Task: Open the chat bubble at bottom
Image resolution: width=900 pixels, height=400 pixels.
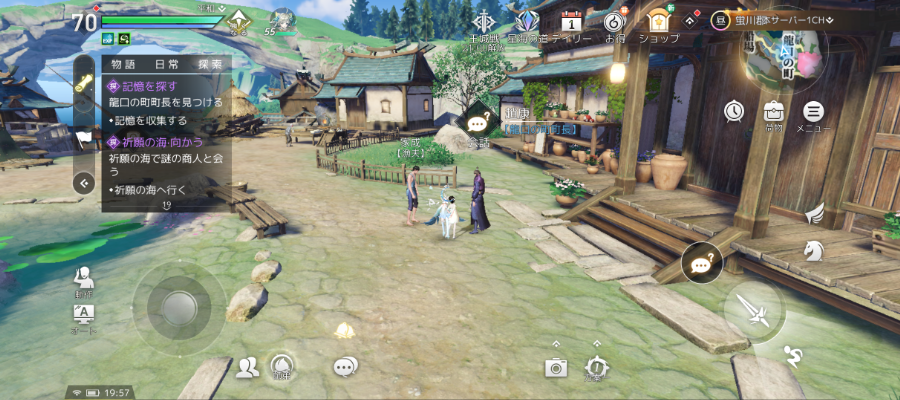Action: coord(345,367)
